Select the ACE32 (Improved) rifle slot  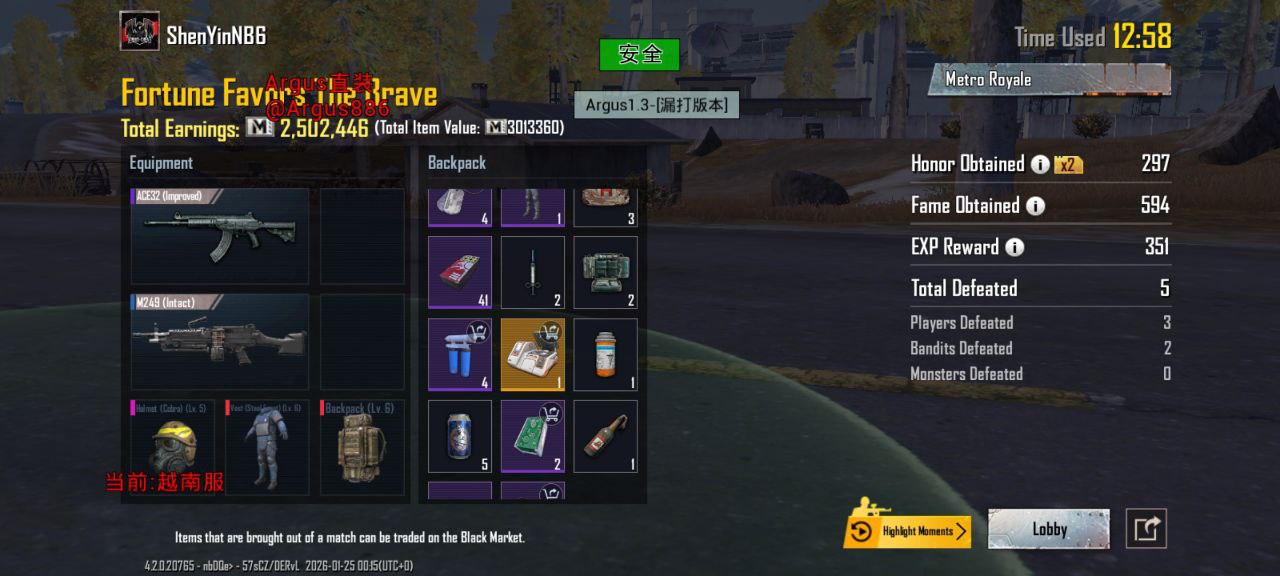coord(220,236)
